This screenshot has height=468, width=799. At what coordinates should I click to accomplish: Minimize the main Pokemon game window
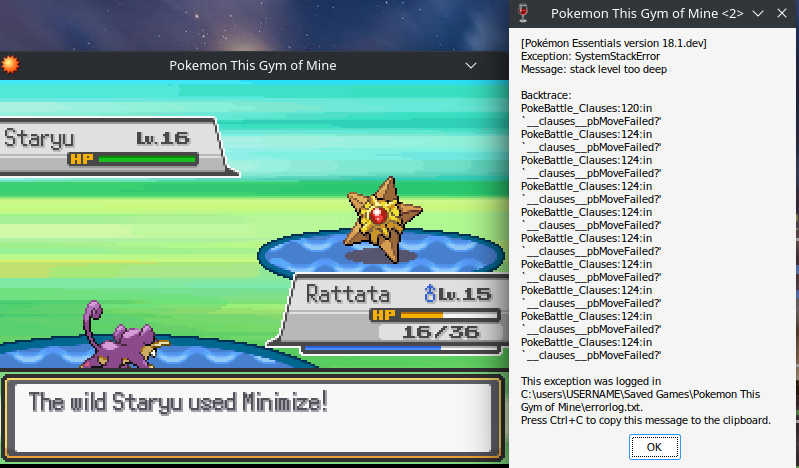coord(472,66)
